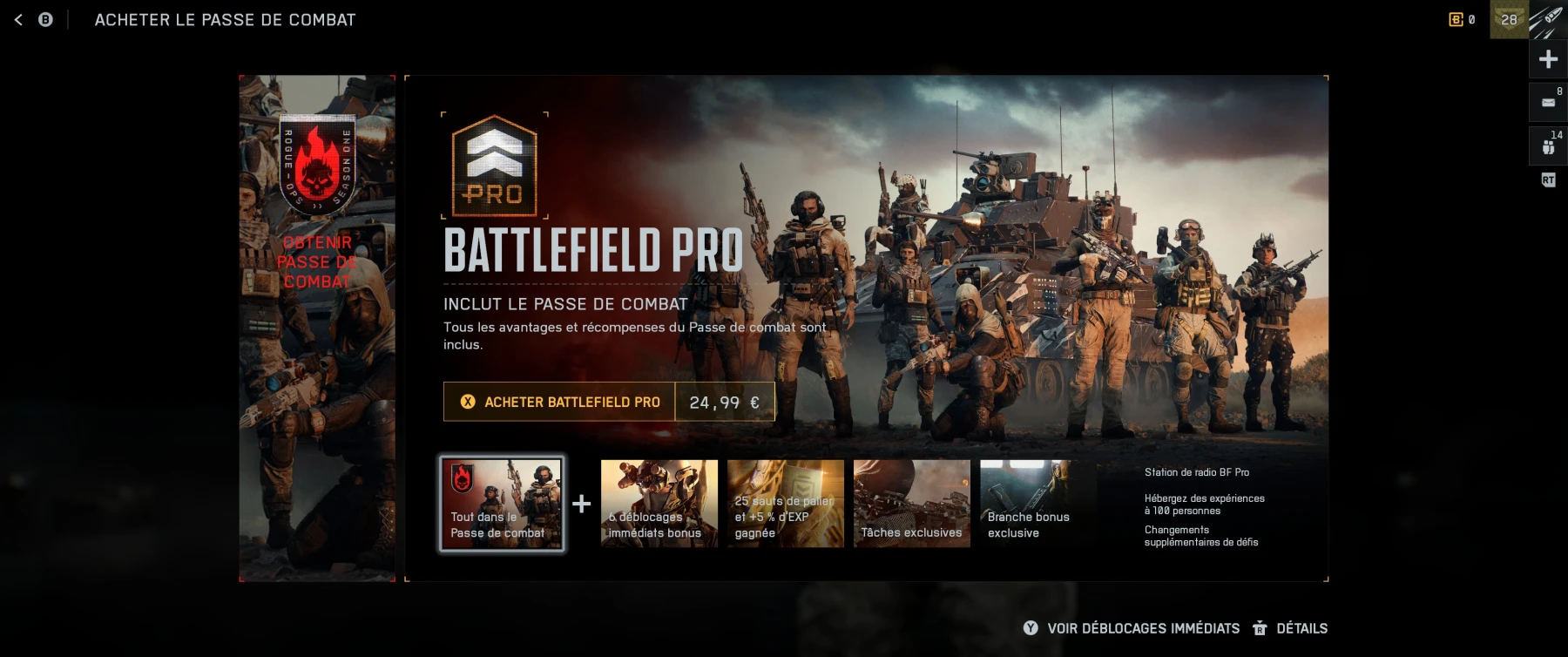Select the Branche bonus exclusive tile
Screen dimensions: 1568x657
(1039, 504)
